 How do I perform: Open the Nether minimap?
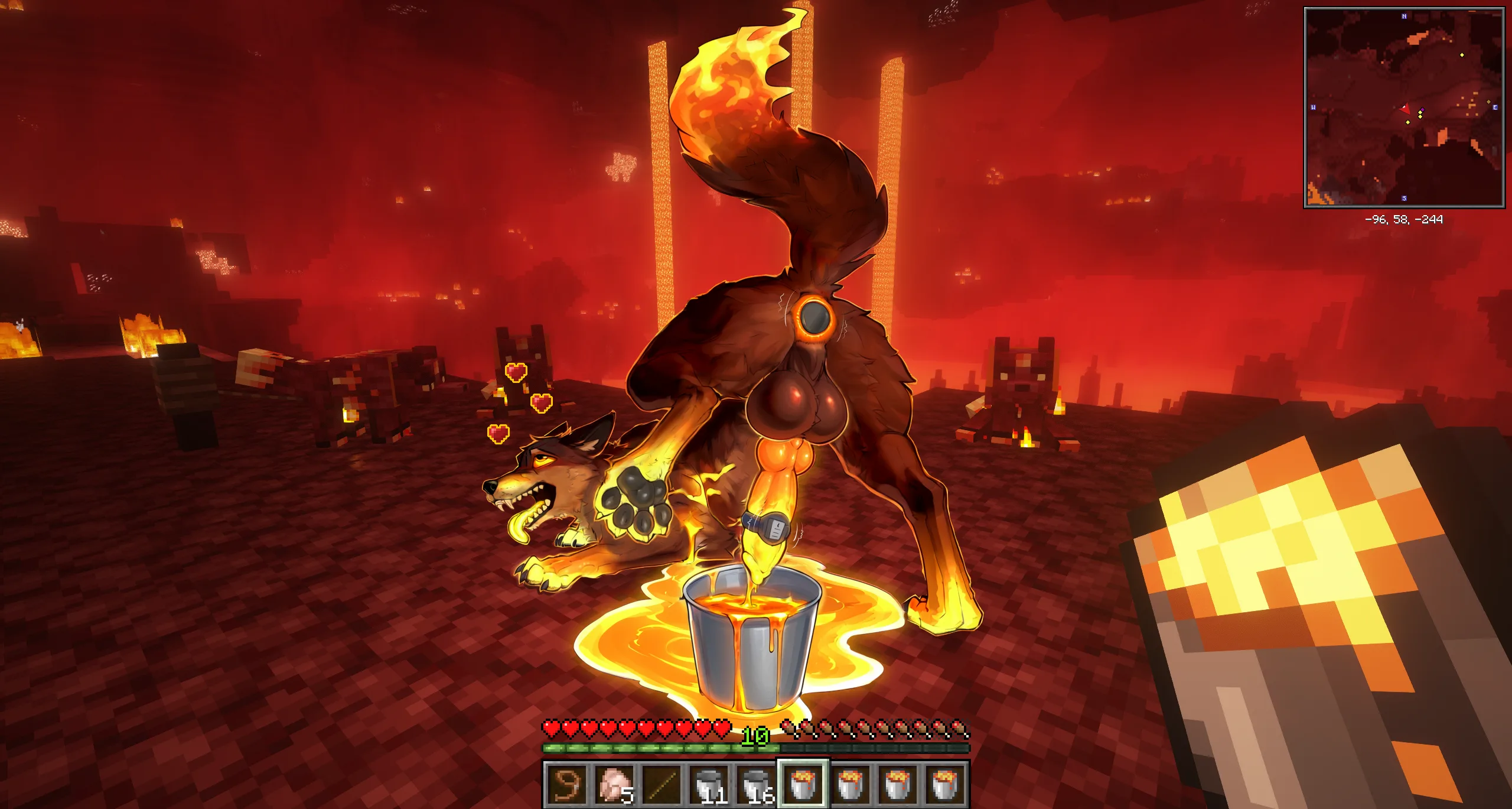1404,108
